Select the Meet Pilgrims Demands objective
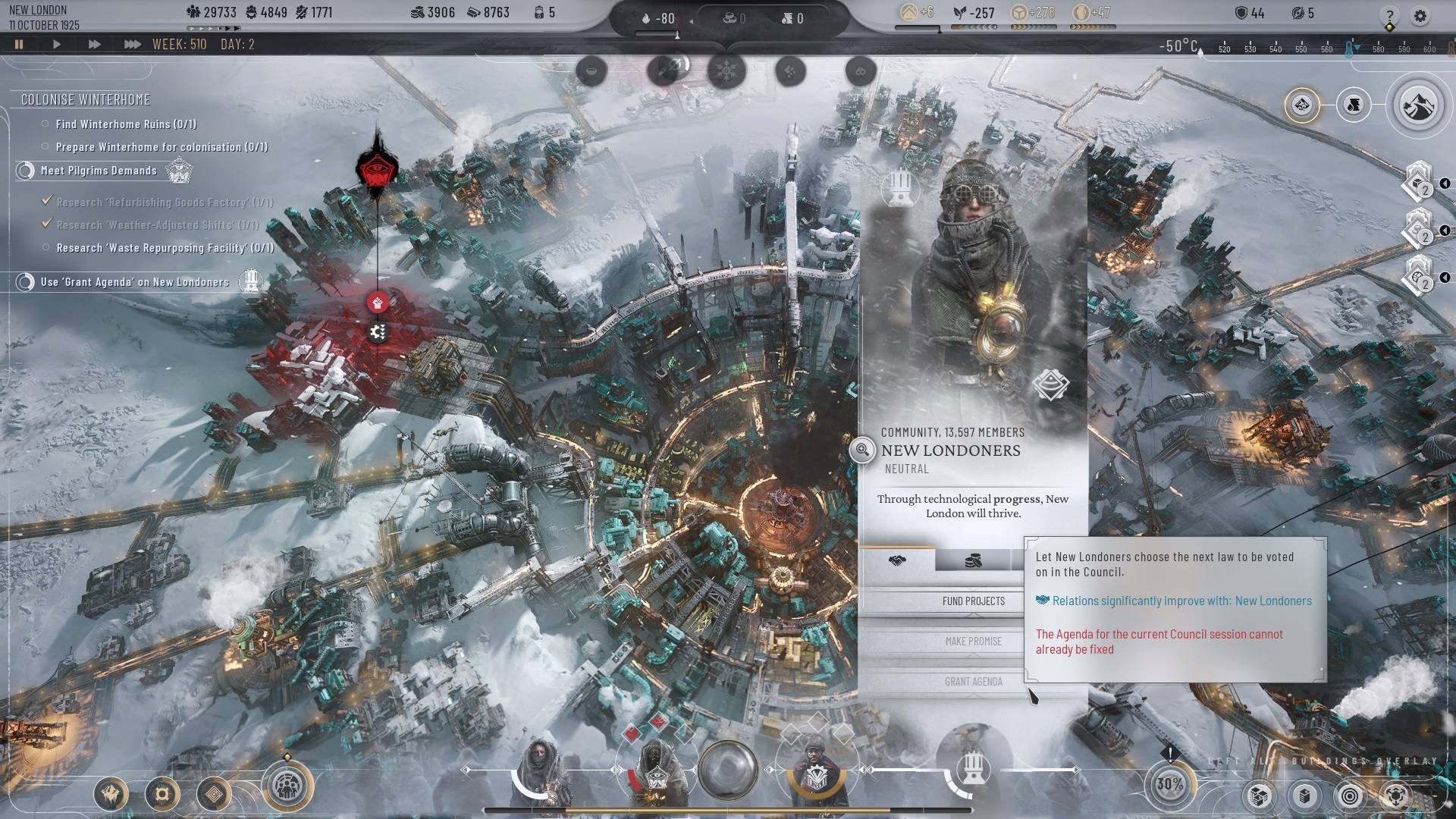 pos(99,171)
